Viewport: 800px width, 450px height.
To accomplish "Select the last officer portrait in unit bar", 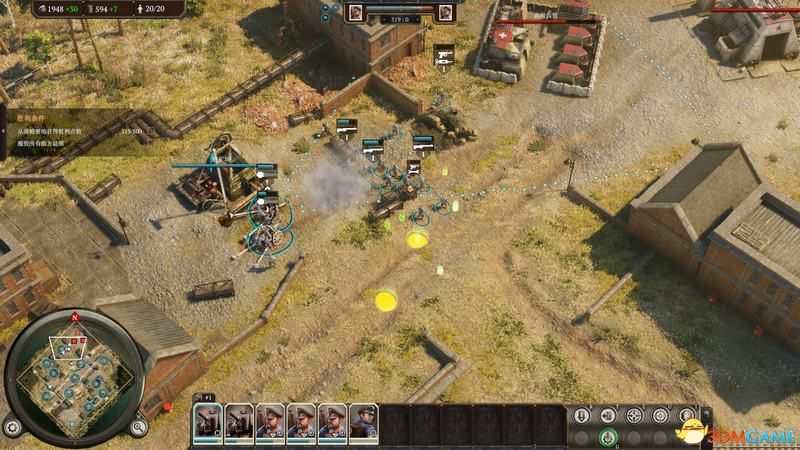I will 363,421.
